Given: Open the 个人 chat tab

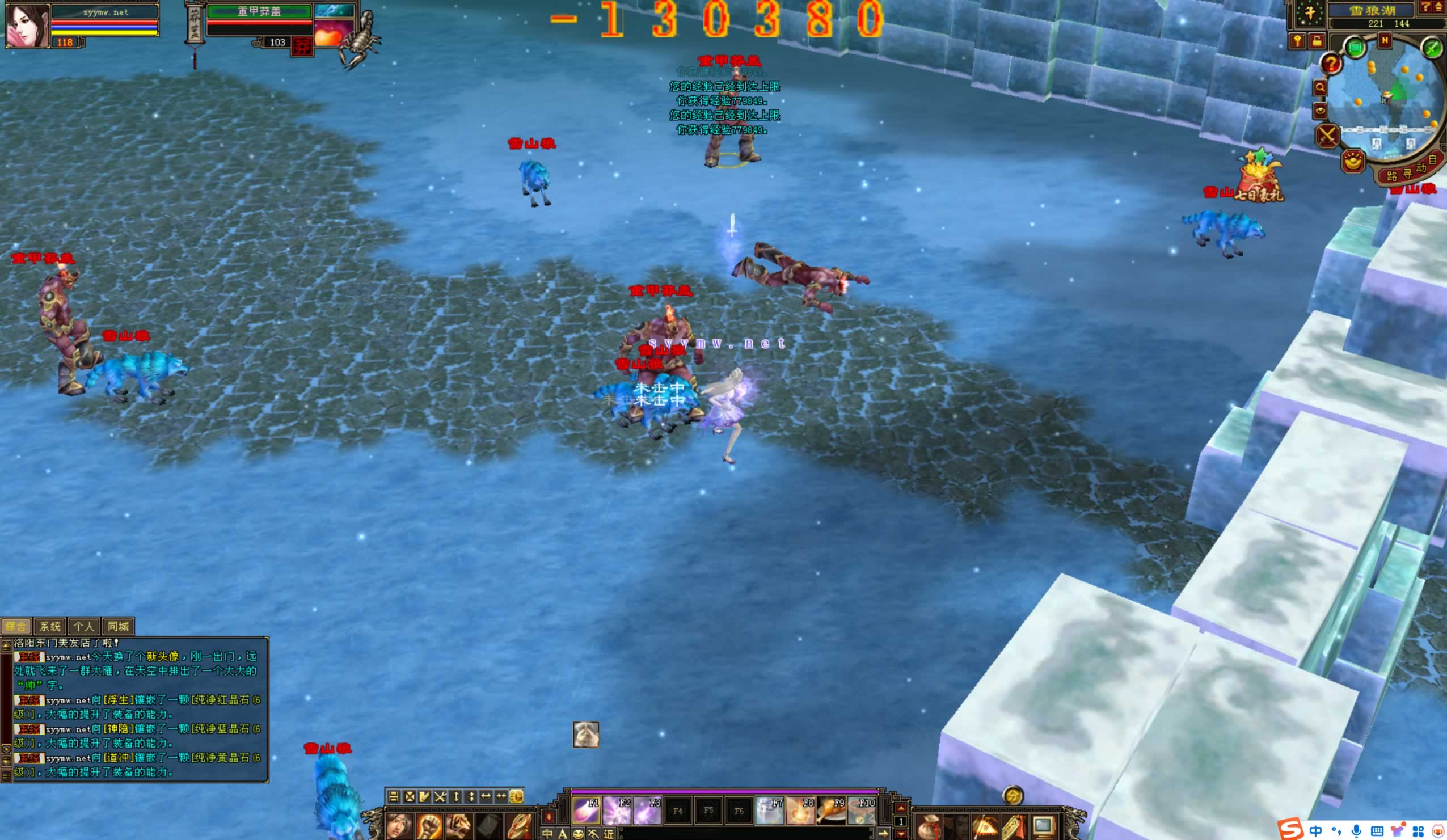Looking at the screenshot, I should pos(84,626).
